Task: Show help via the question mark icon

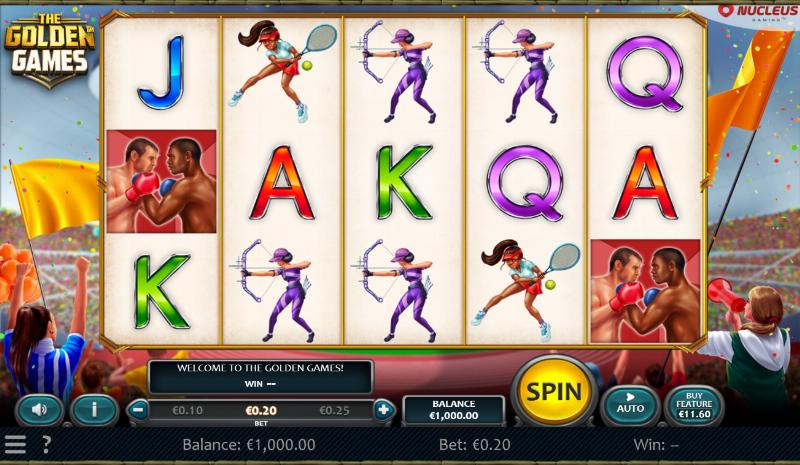Action: point(45,445)
